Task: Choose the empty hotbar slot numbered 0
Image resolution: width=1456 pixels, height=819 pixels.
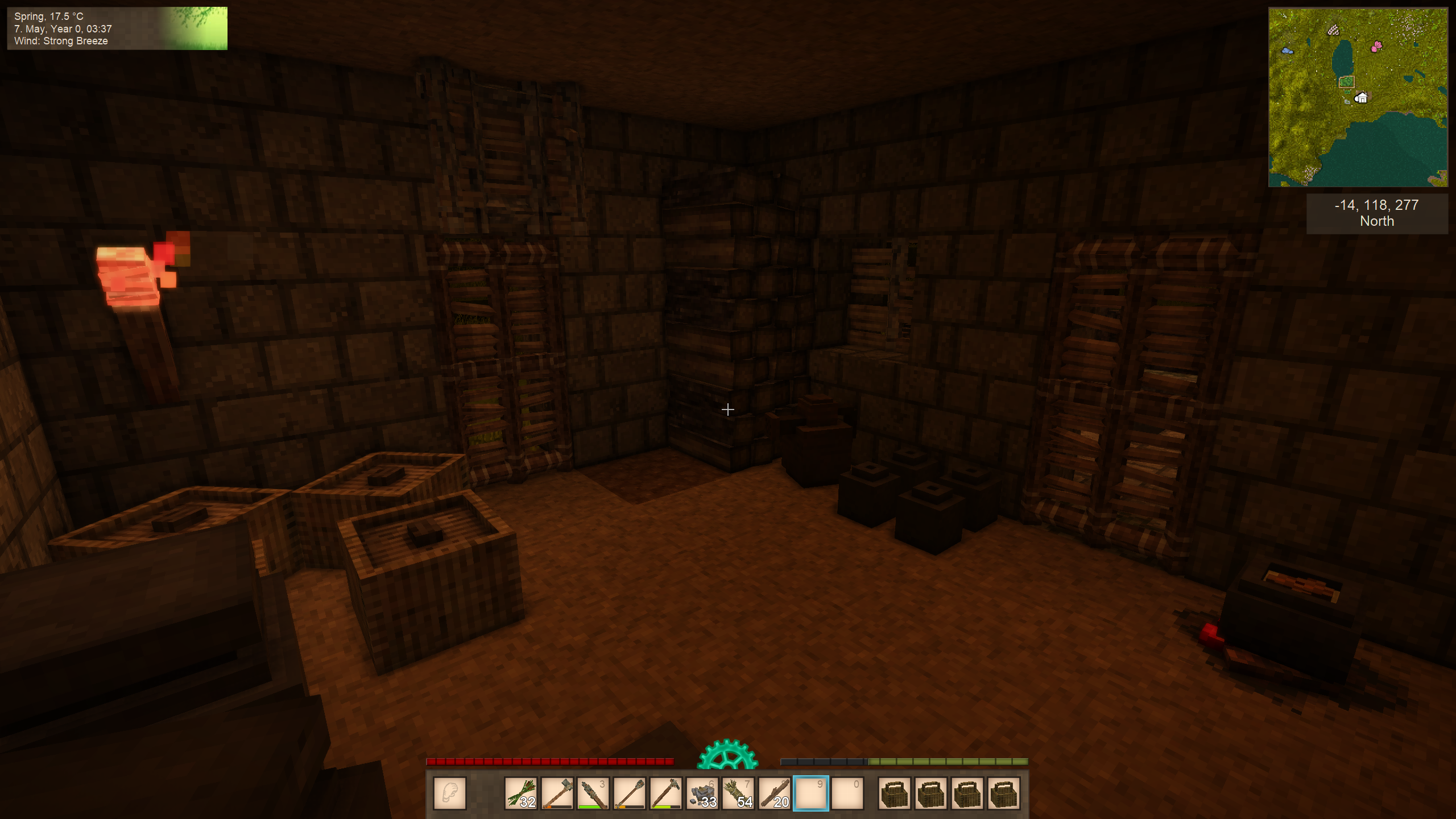Action: [x=847, y=793]
